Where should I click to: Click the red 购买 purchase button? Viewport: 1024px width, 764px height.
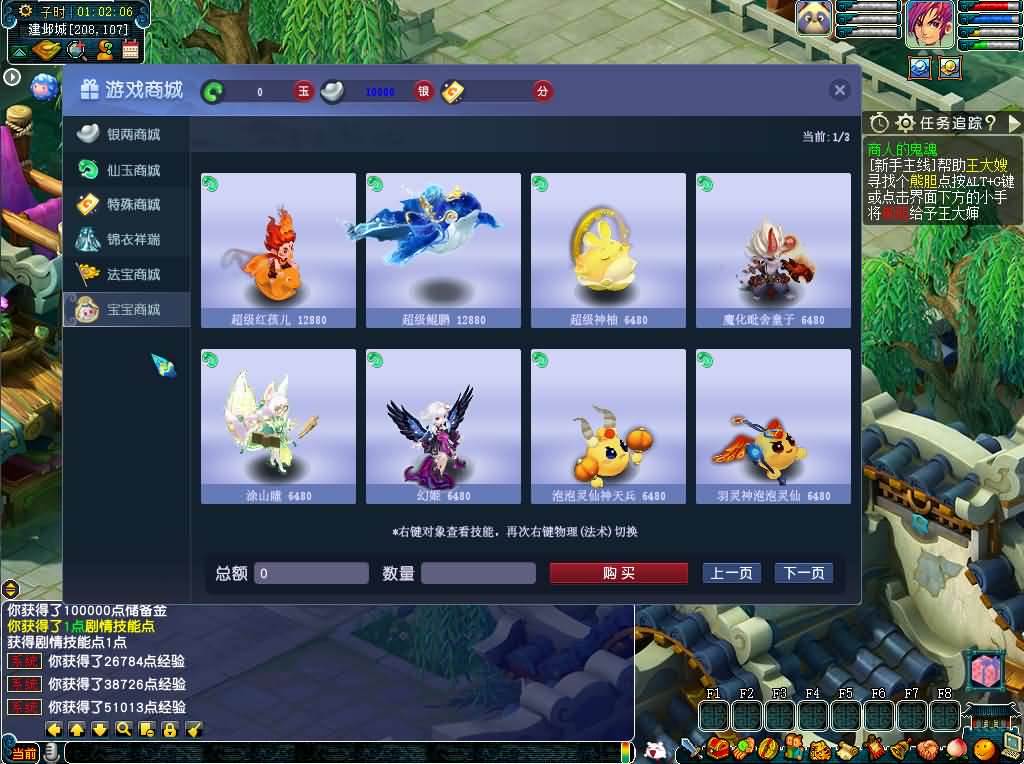(619, 573)
